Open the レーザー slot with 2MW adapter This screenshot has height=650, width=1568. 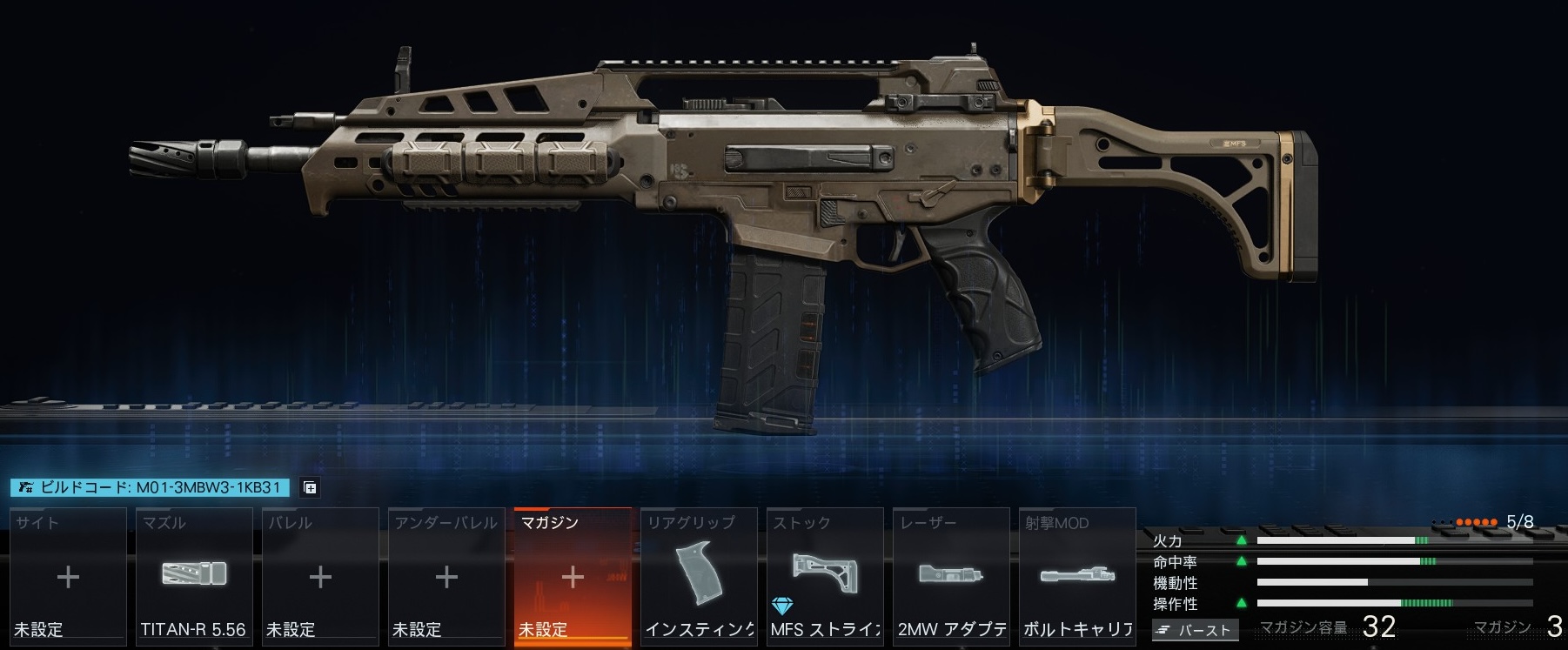pyautogui.click(x=951, y=576)
